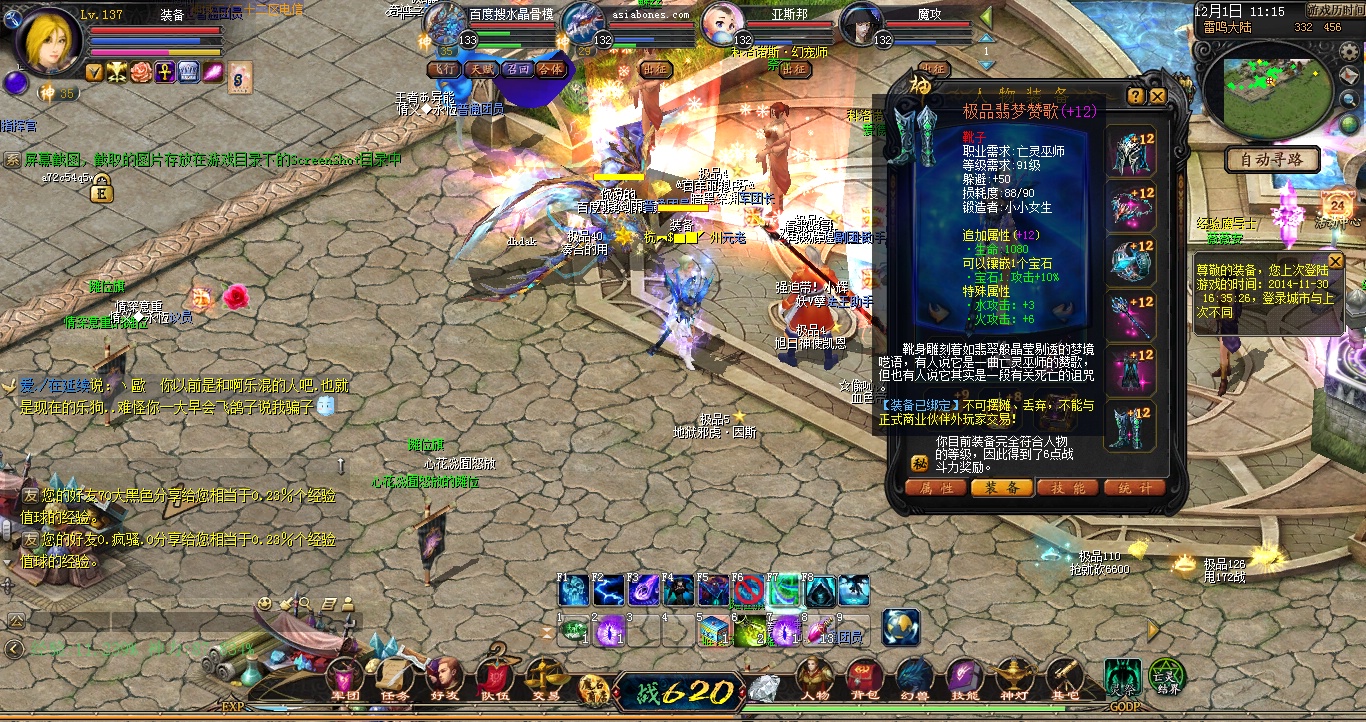Close the last-login notice popup
This screenshot has width=1366, height=722.
point(1335,261)
